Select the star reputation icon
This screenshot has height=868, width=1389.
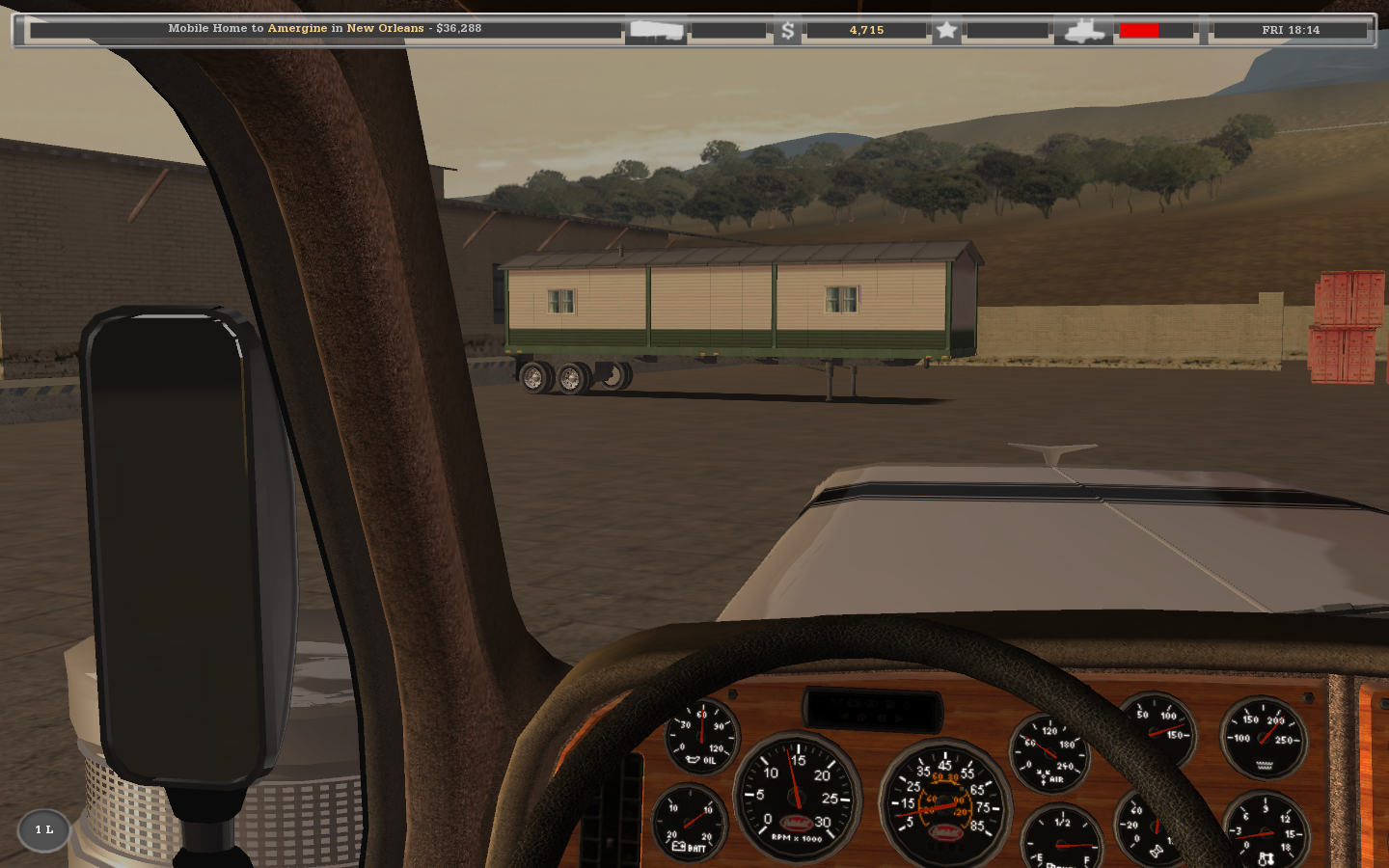[x=946, y=31]
